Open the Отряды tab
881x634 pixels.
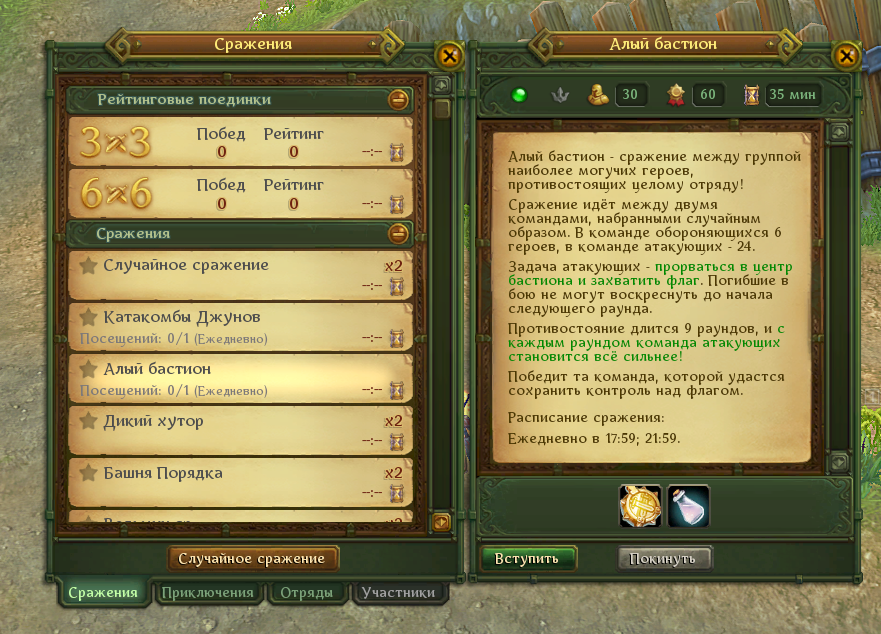coord(307,592)
